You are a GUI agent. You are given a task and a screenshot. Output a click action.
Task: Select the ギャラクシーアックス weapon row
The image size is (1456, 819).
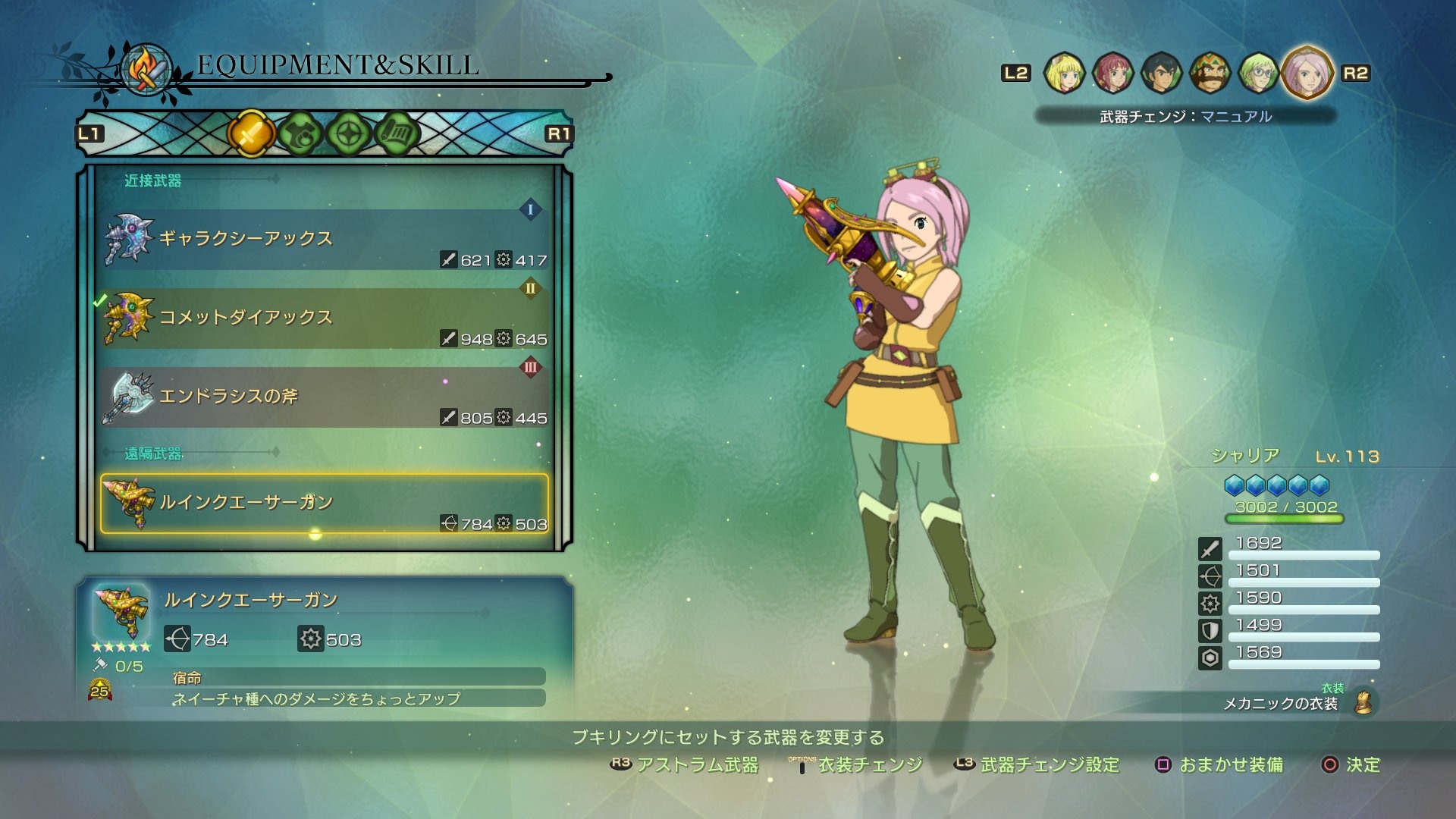point(325,240)
